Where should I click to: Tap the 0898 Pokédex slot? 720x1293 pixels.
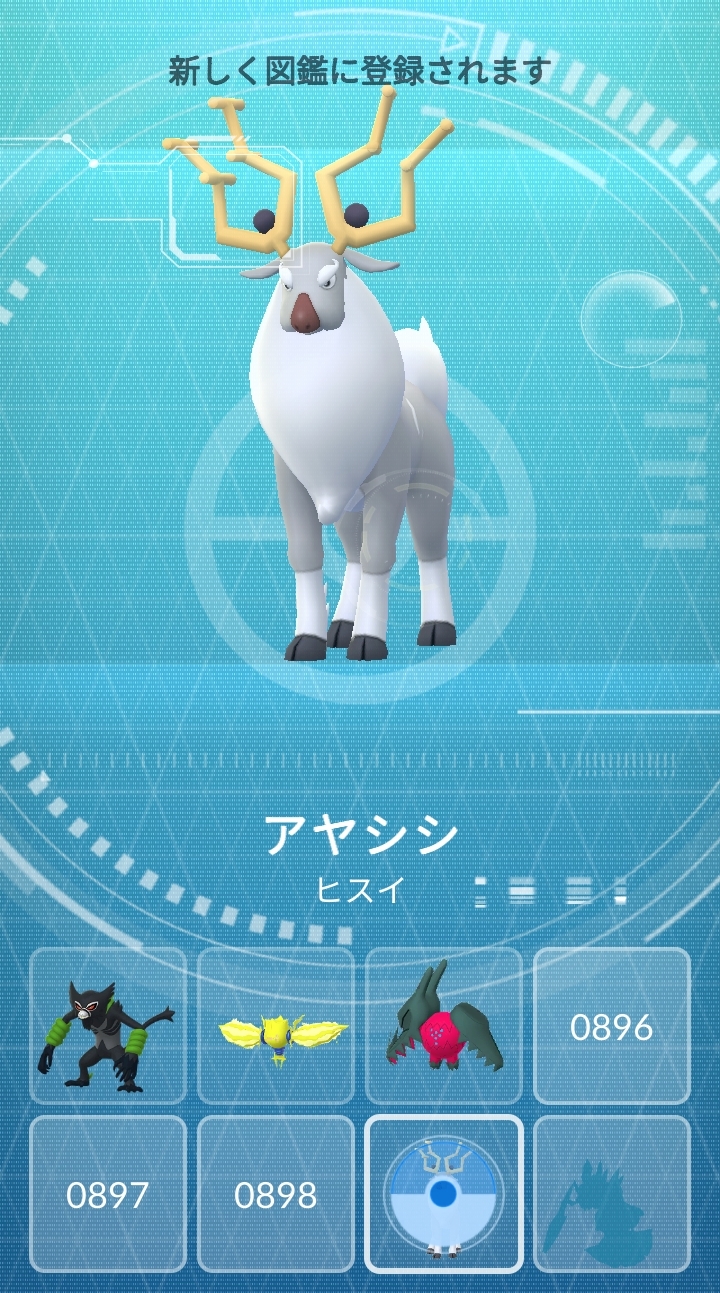pos(276,1194)
